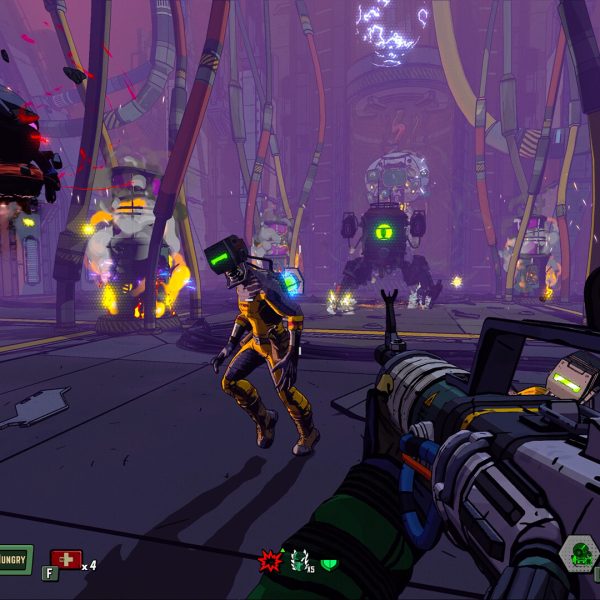
Task: Select the white spiked armor icon
Action: (297, 561)
